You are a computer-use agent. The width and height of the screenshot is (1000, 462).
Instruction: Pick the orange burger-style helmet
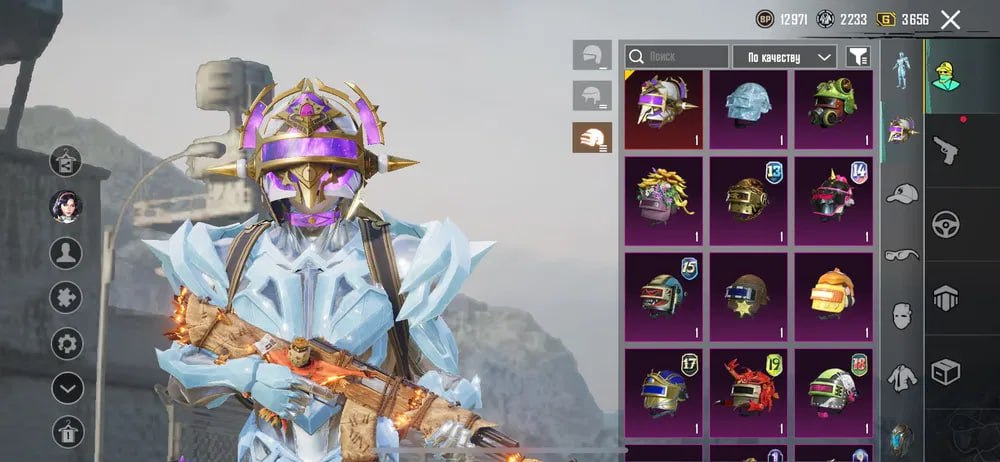pyautogui.click(x=833, y=292)
